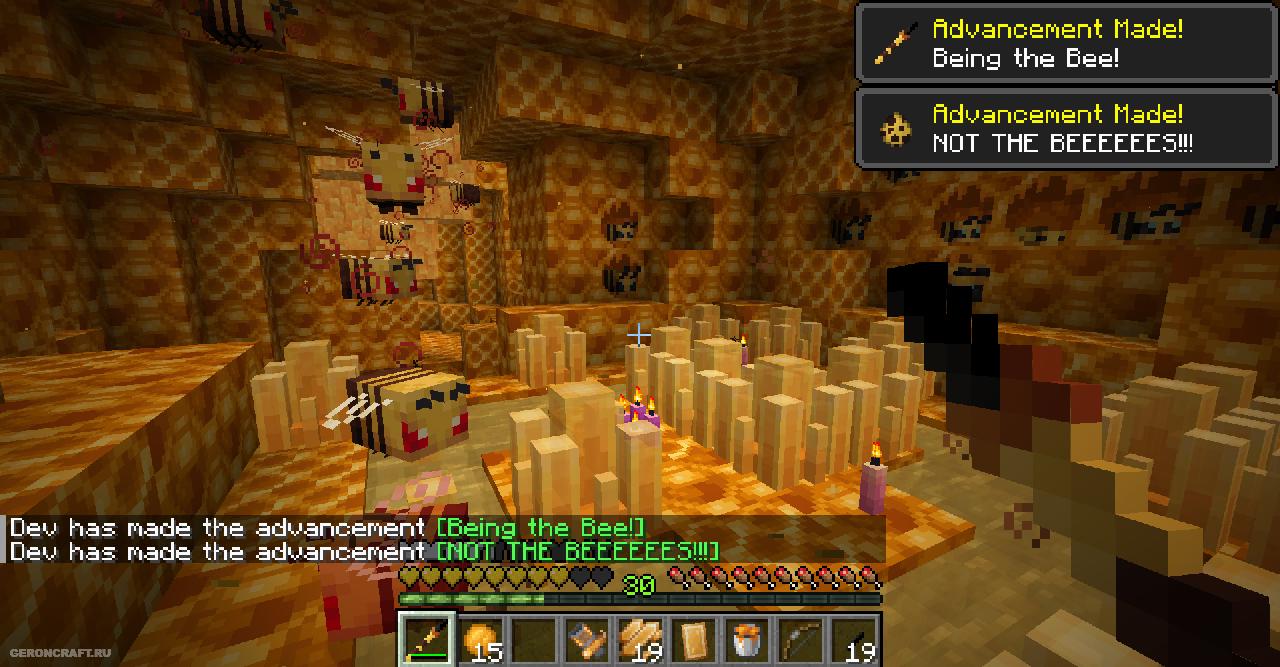Viewport: 1280px width, 667px height.
Task: Click the "Being the Bee!" advancement toast
Action: [1067, 43]
